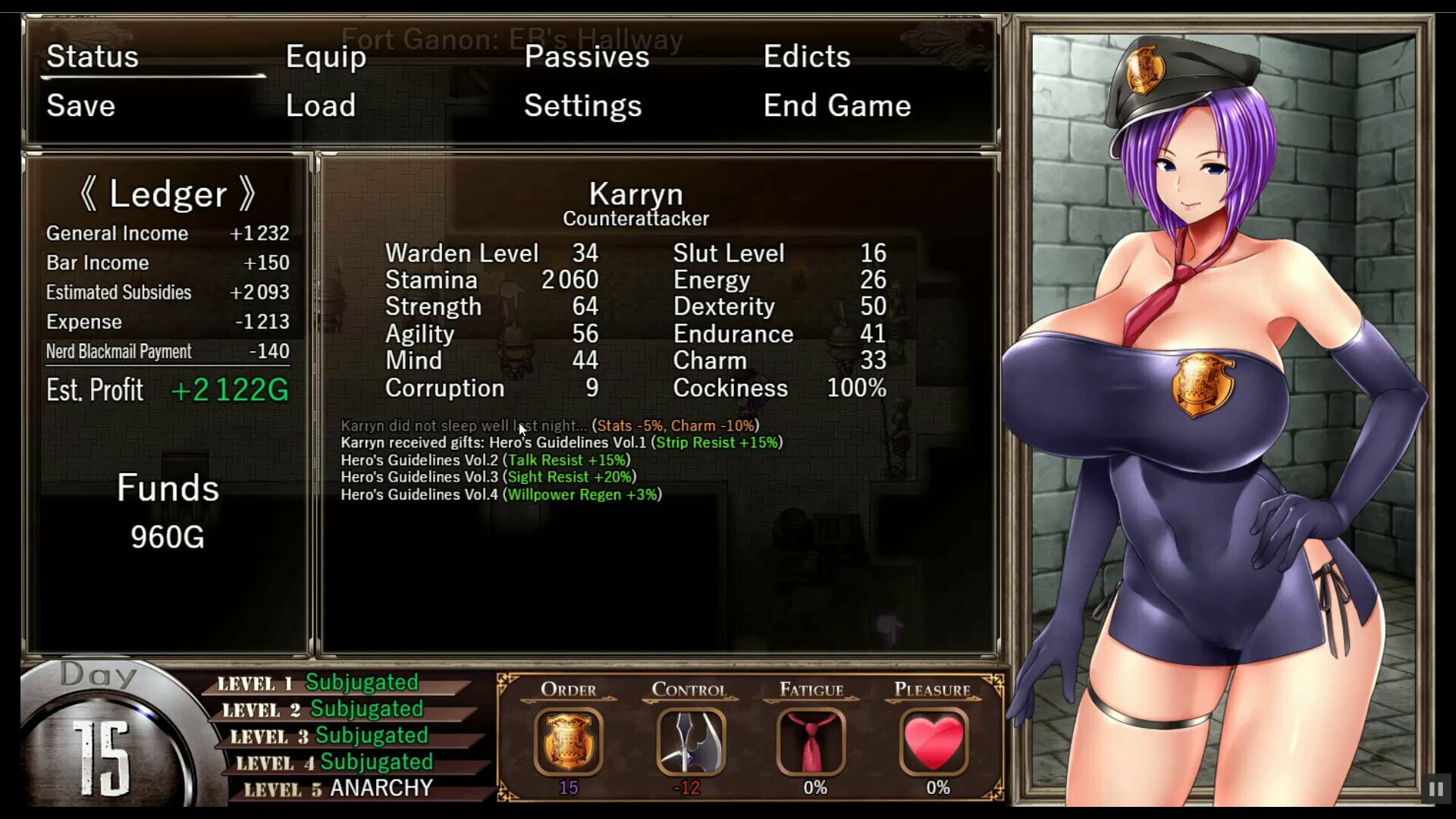The width and height of the screenshot is (1456, 819).
Task: Pause the video with the pause button
Action: (1436, 789)
